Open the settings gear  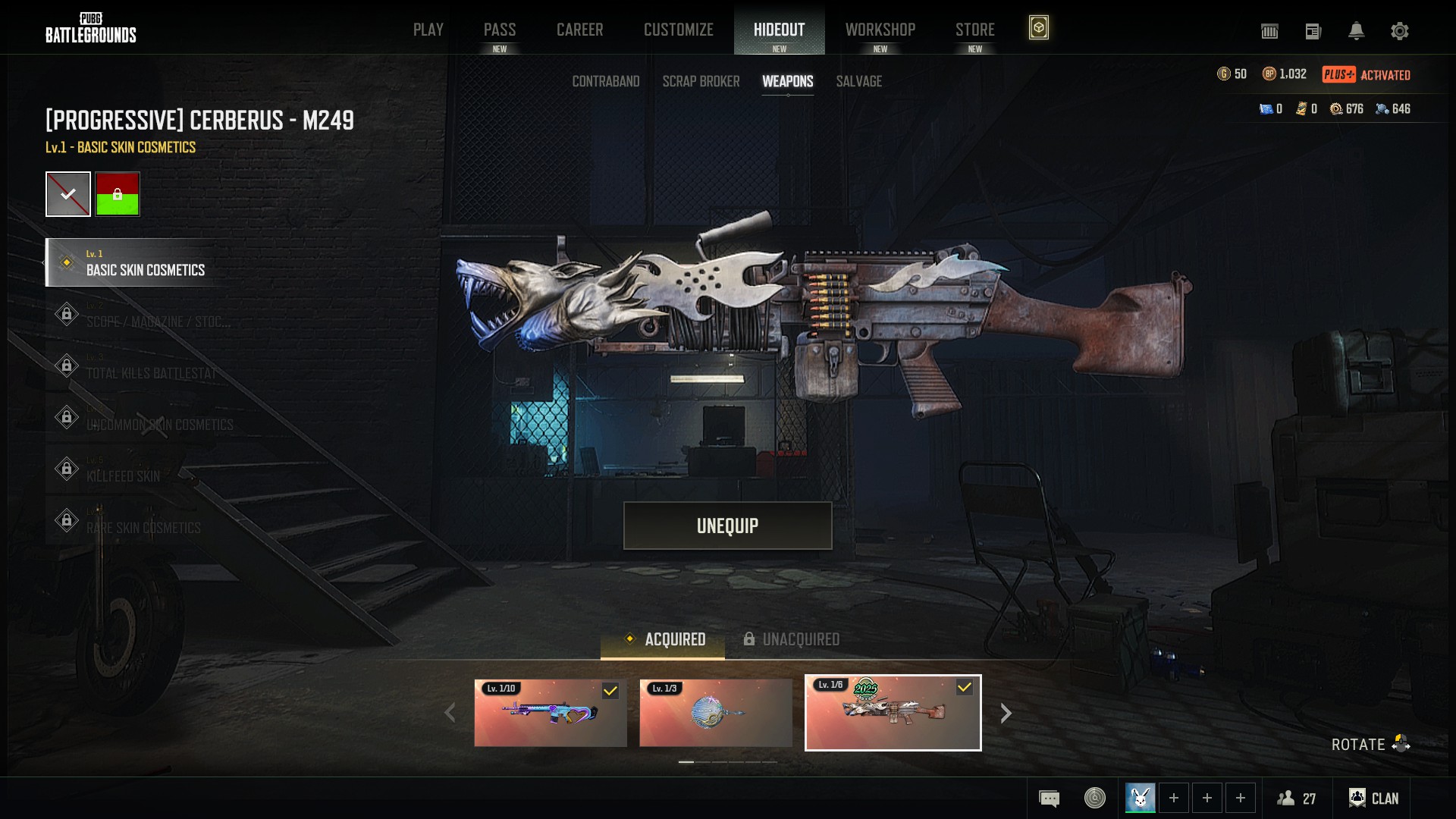pos(1399,31)
